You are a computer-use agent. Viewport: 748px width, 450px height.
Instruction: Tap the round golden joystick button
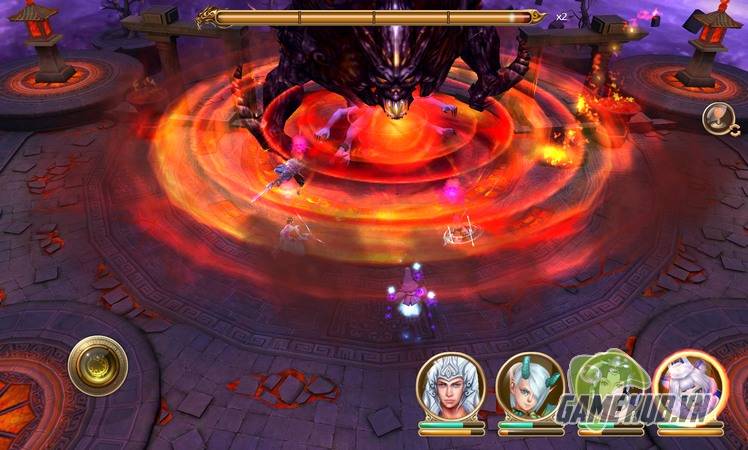tap(98, 366)
